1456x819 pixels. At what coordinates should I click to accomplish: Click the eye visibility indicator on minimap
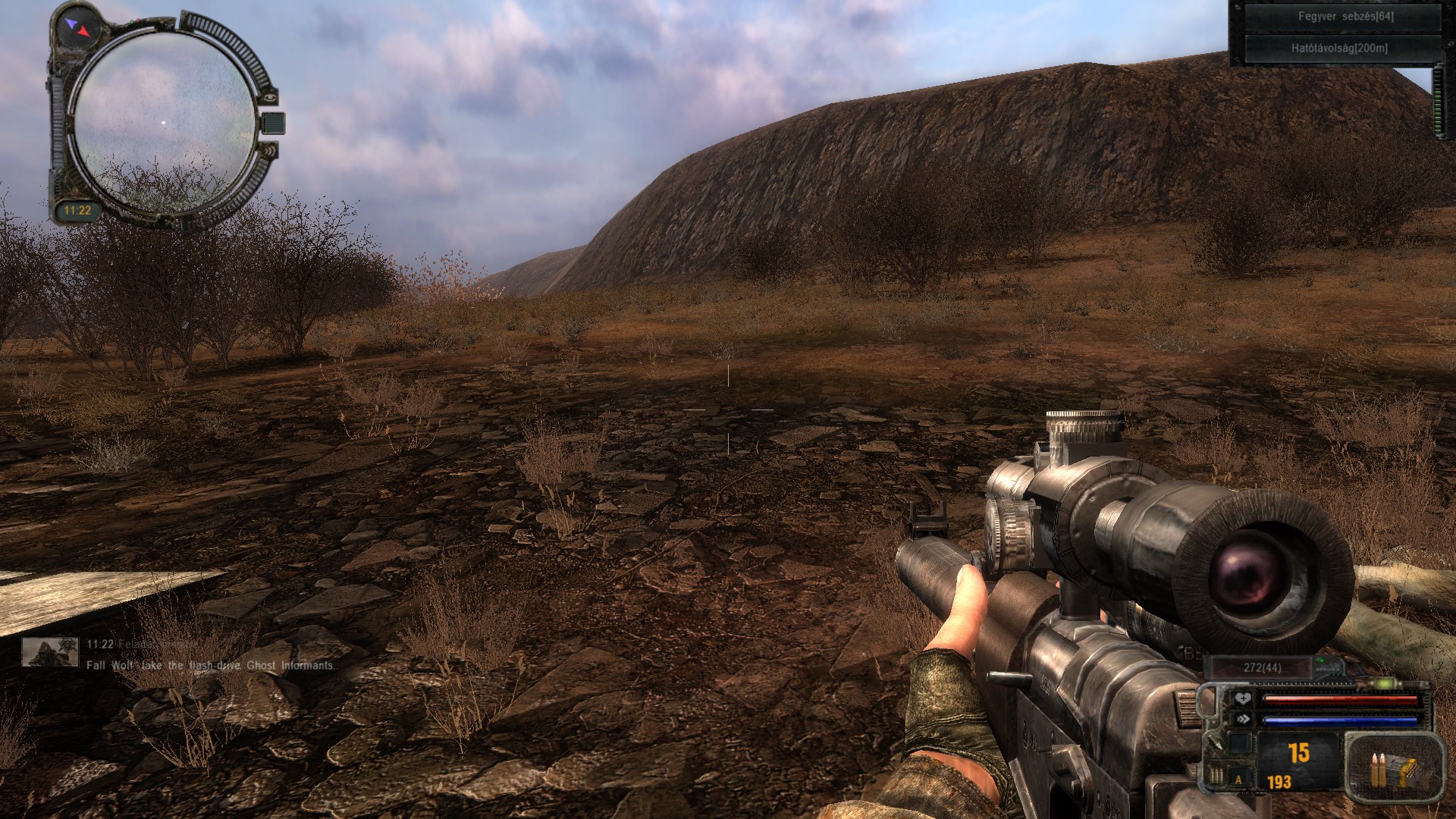point(269,96)
